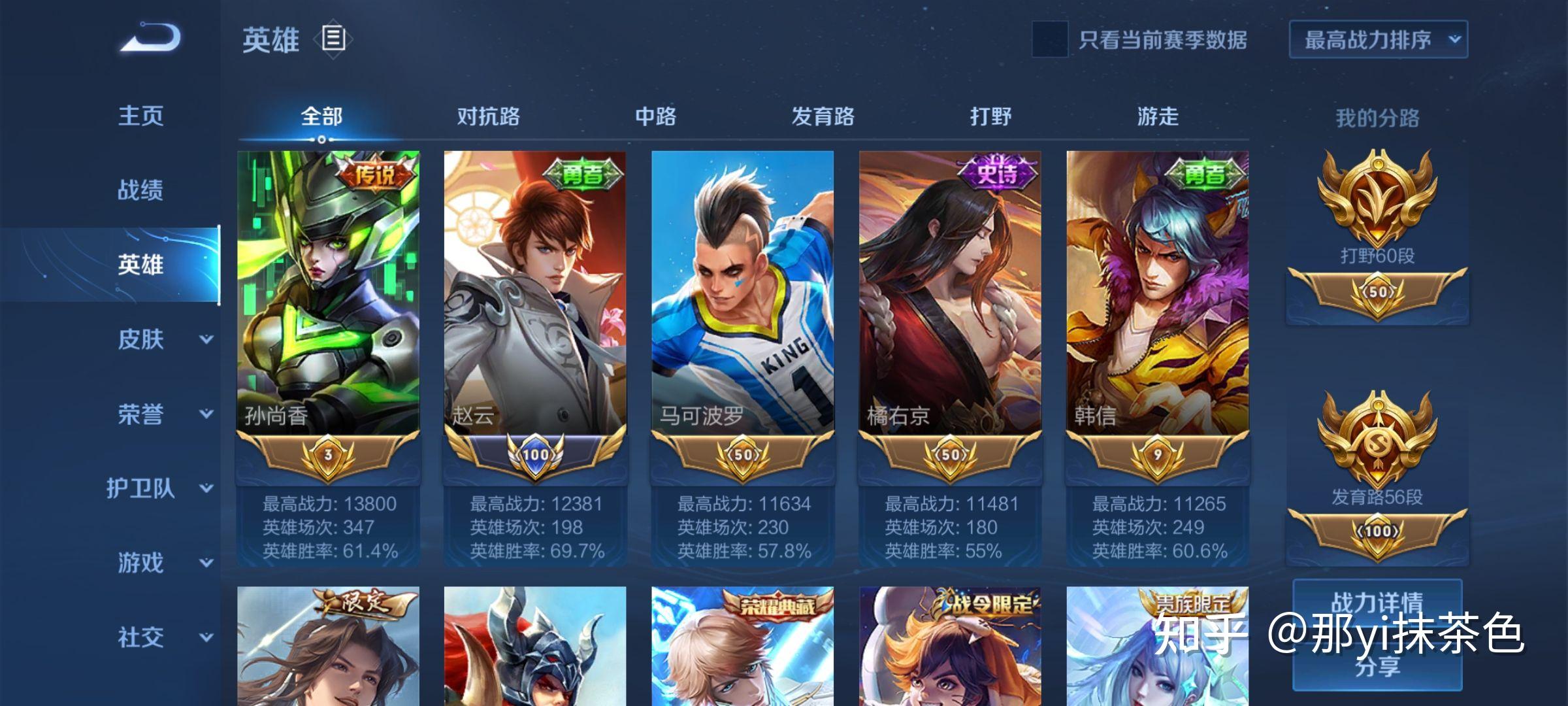Switch to the 打野 lane tab
Screen dimensions: 1568x706
pyautogui.click(x=990, y=116)
